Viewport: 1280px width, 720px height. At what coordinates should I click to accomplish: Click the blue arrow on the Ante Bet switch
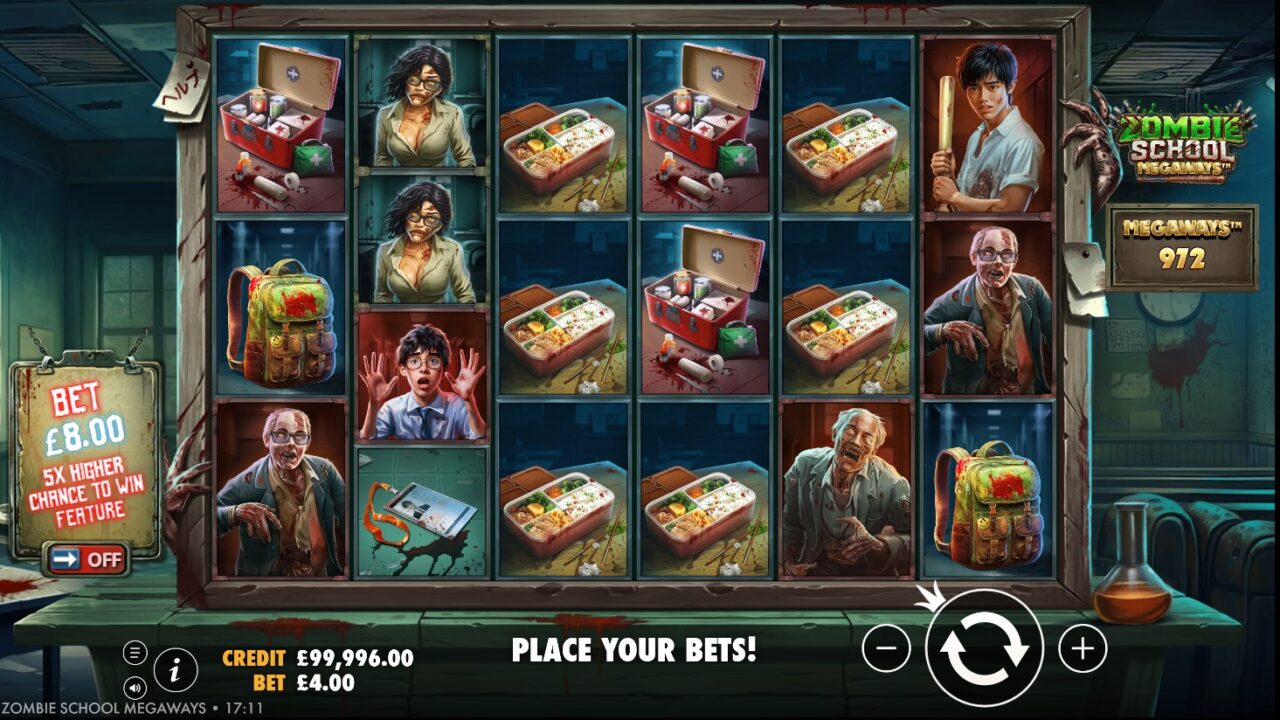66,560
